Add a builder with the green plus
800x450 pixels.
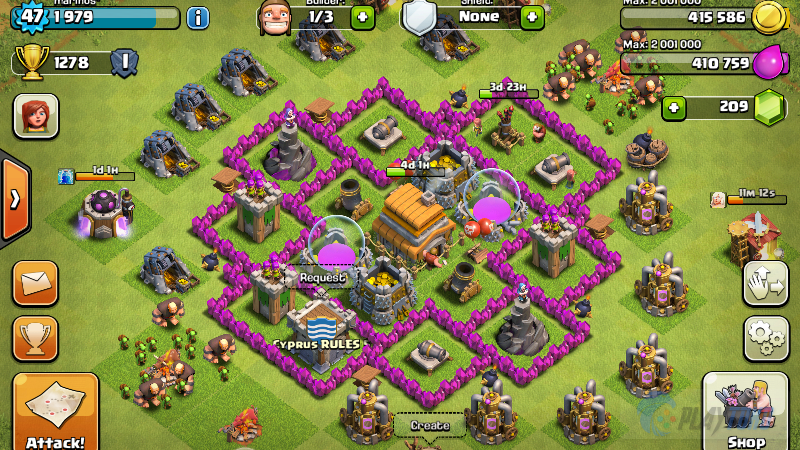[362, 17]
